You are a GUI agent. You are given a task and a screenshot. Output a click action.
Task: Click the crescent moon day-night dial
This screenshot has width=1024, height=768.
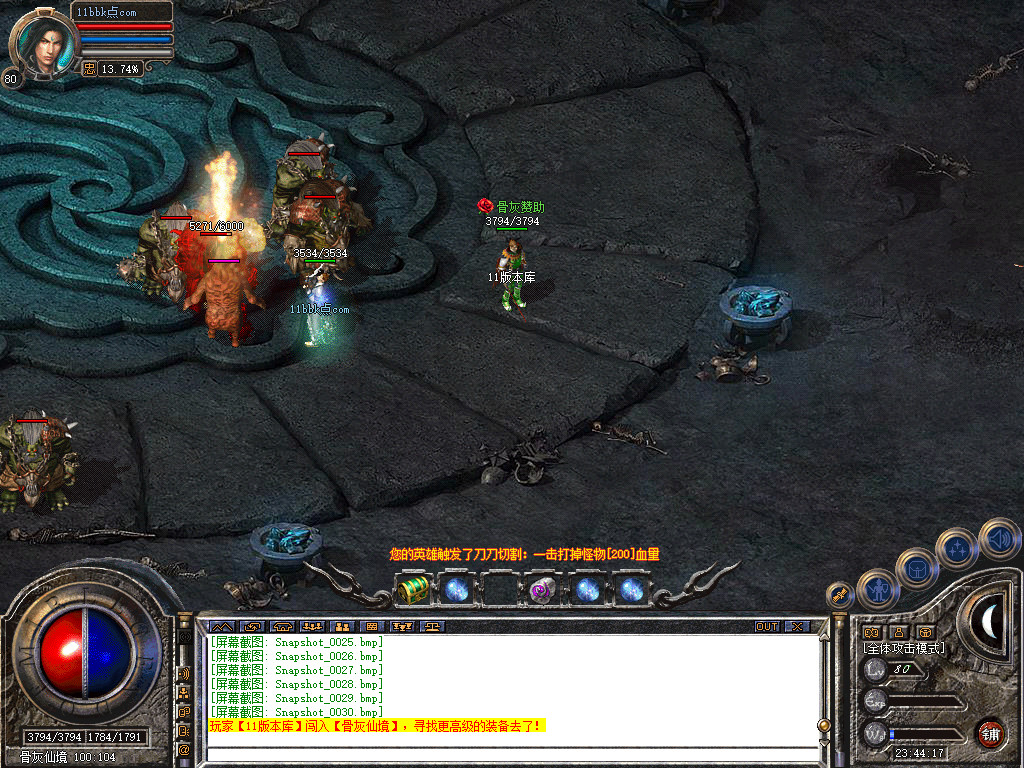coord(989,622)
